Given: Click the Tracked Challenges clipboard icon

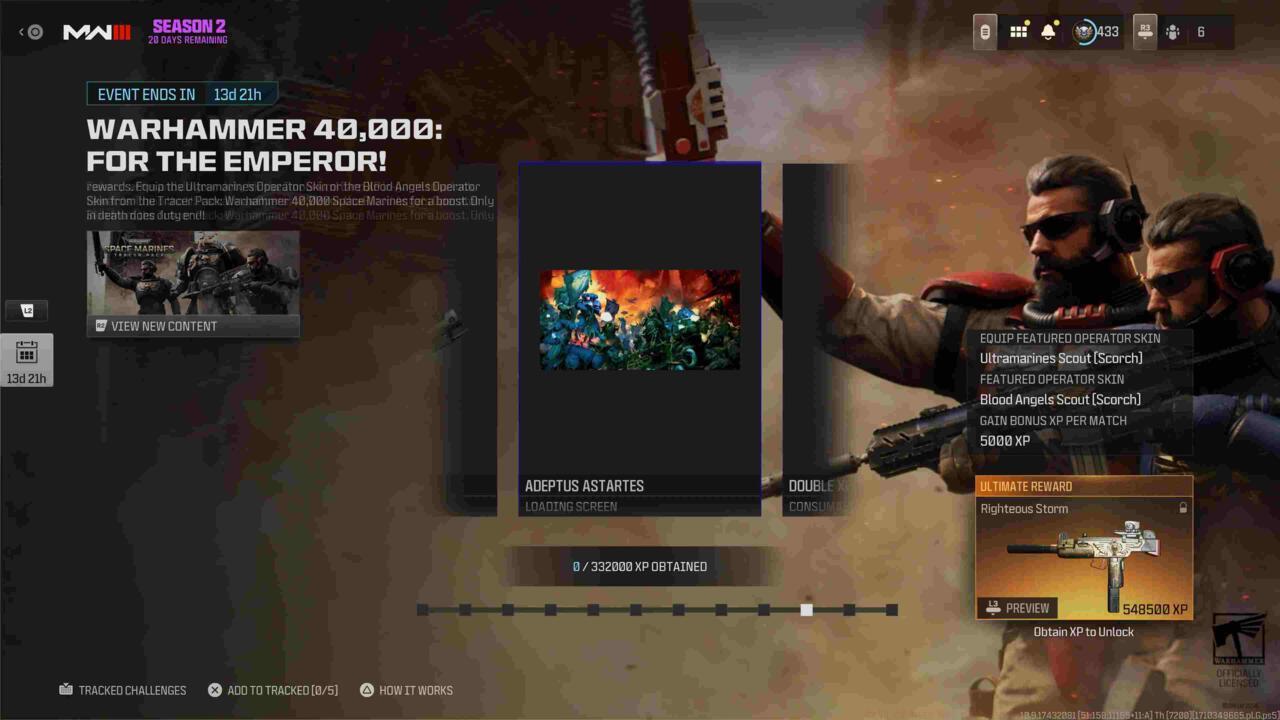Looking at the screenshot, I should pyautogui.click(x=64, y=690).
